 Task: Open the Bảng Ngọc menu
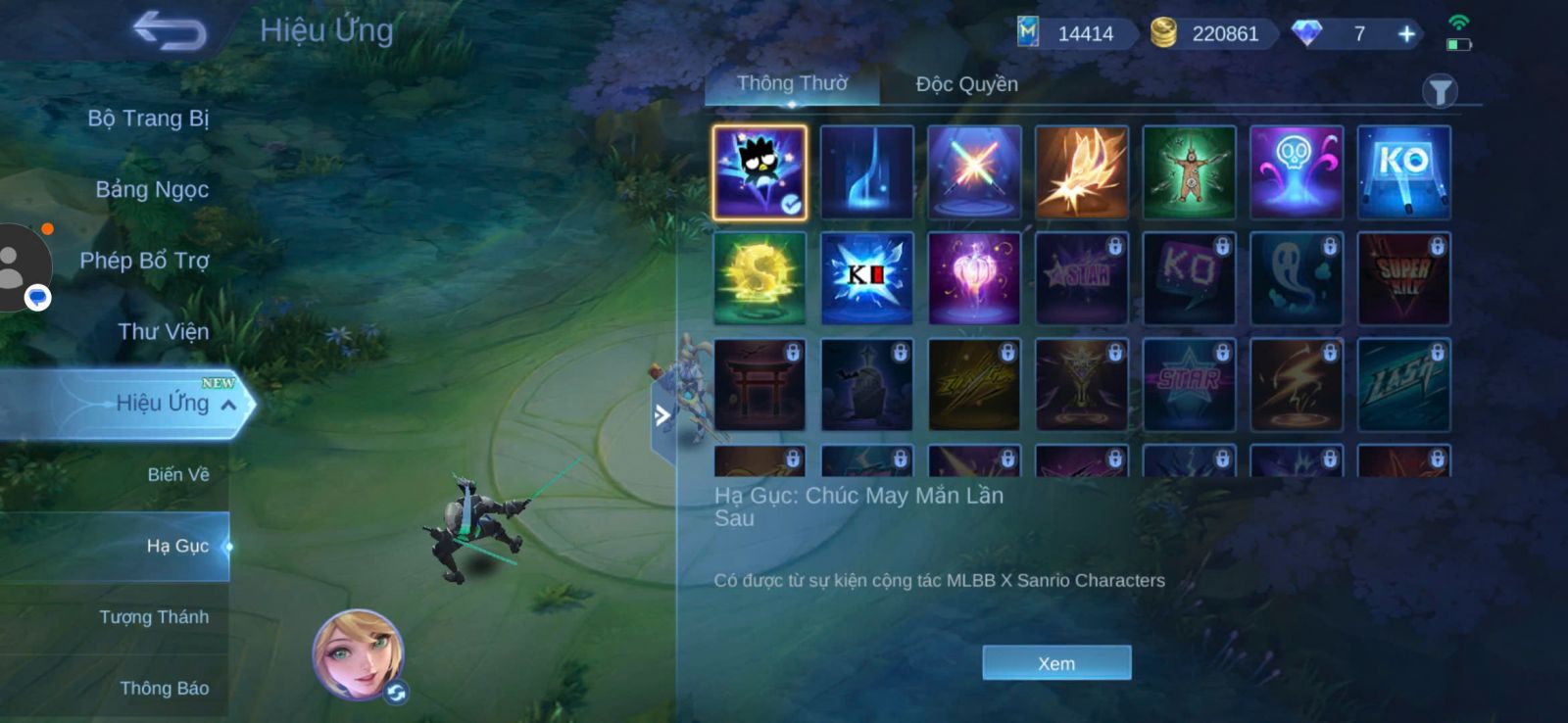pyautogui.click(x=152, y=189)
